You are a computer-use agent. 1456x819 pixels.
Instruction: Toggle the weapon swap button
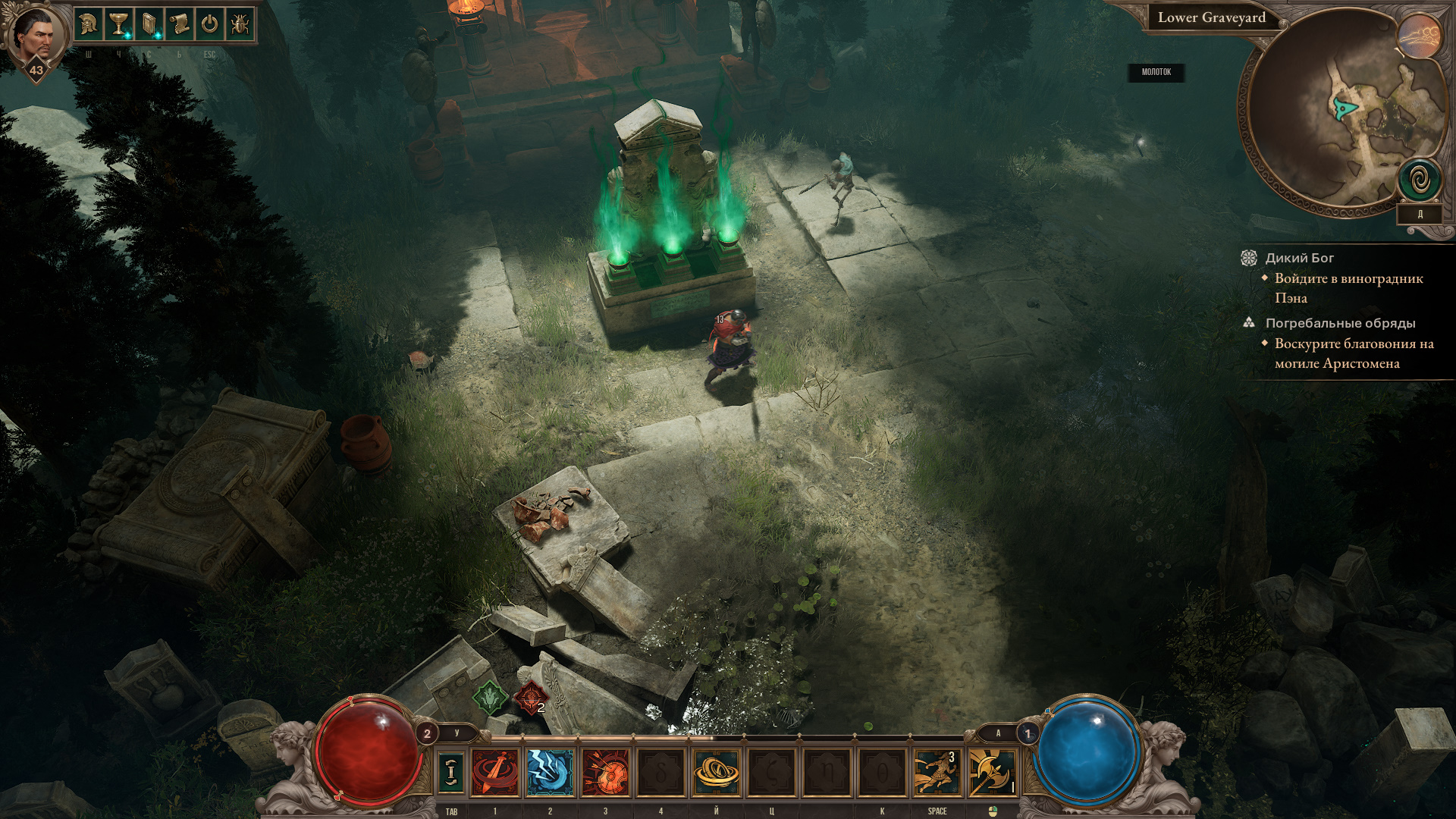point(451,772)
